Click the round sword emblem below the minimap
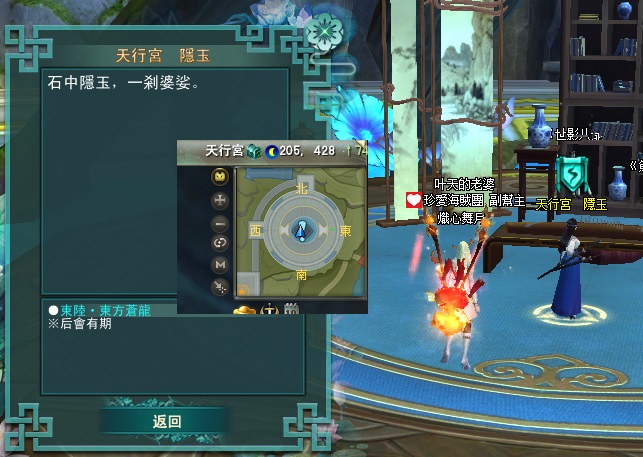 point(269,309)
